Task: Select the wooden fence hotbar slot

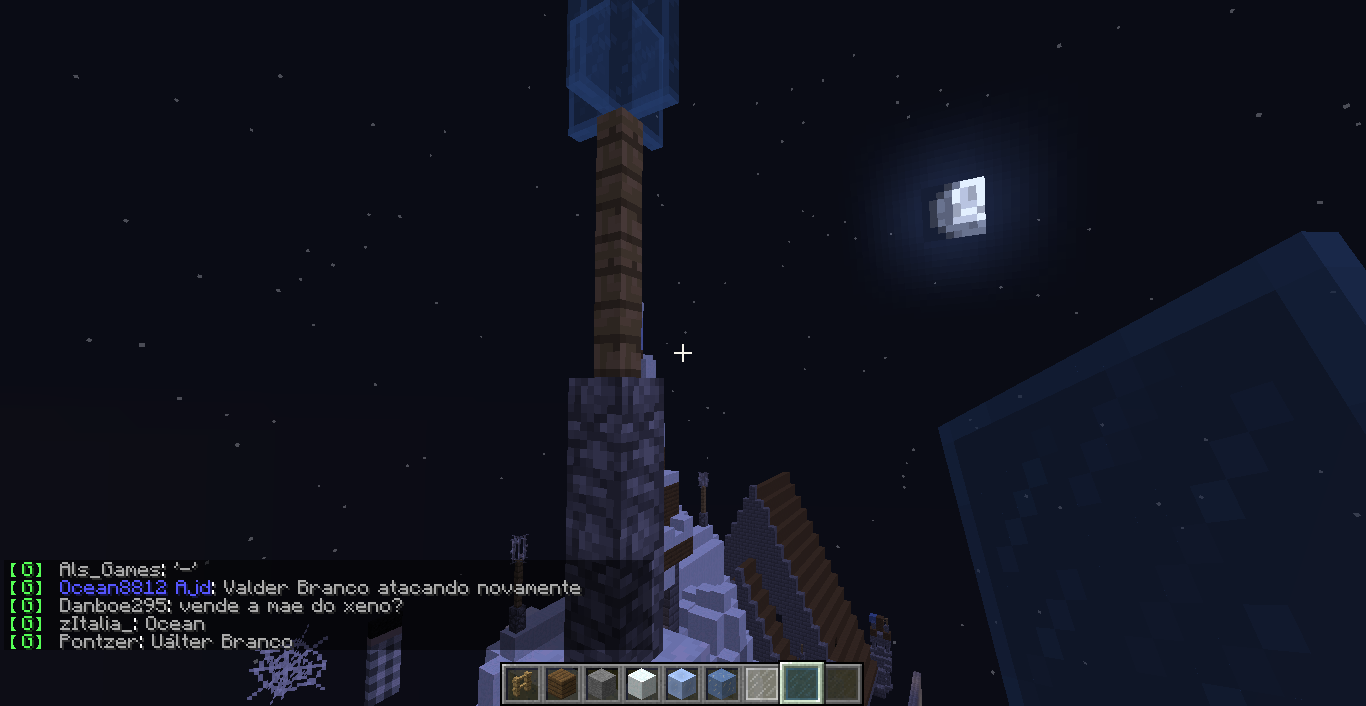Action: click(x=522, y=684)
